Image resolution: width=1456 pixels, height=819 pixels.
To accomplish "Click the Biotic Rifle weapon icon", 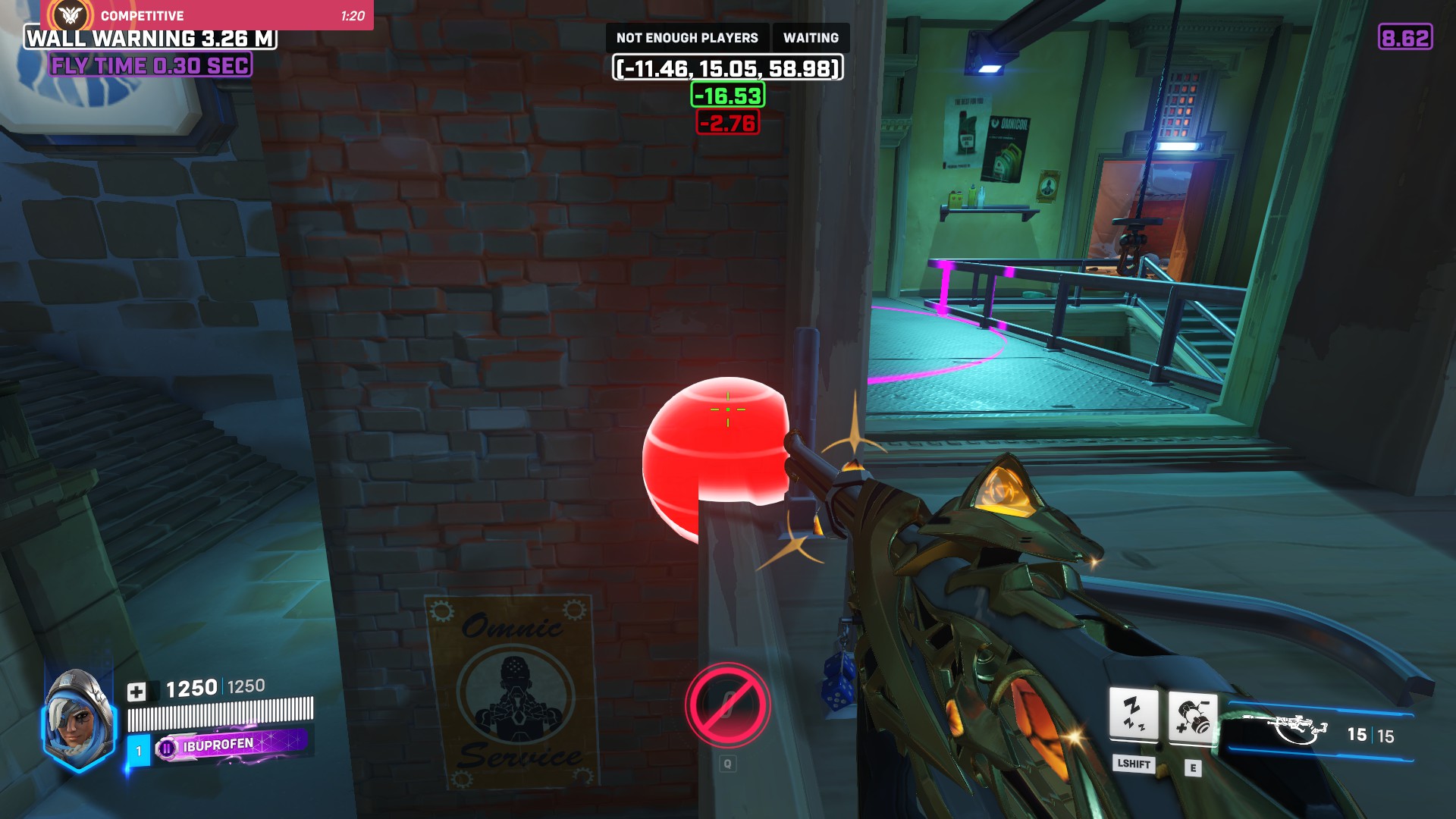I will click(1297, 730).
